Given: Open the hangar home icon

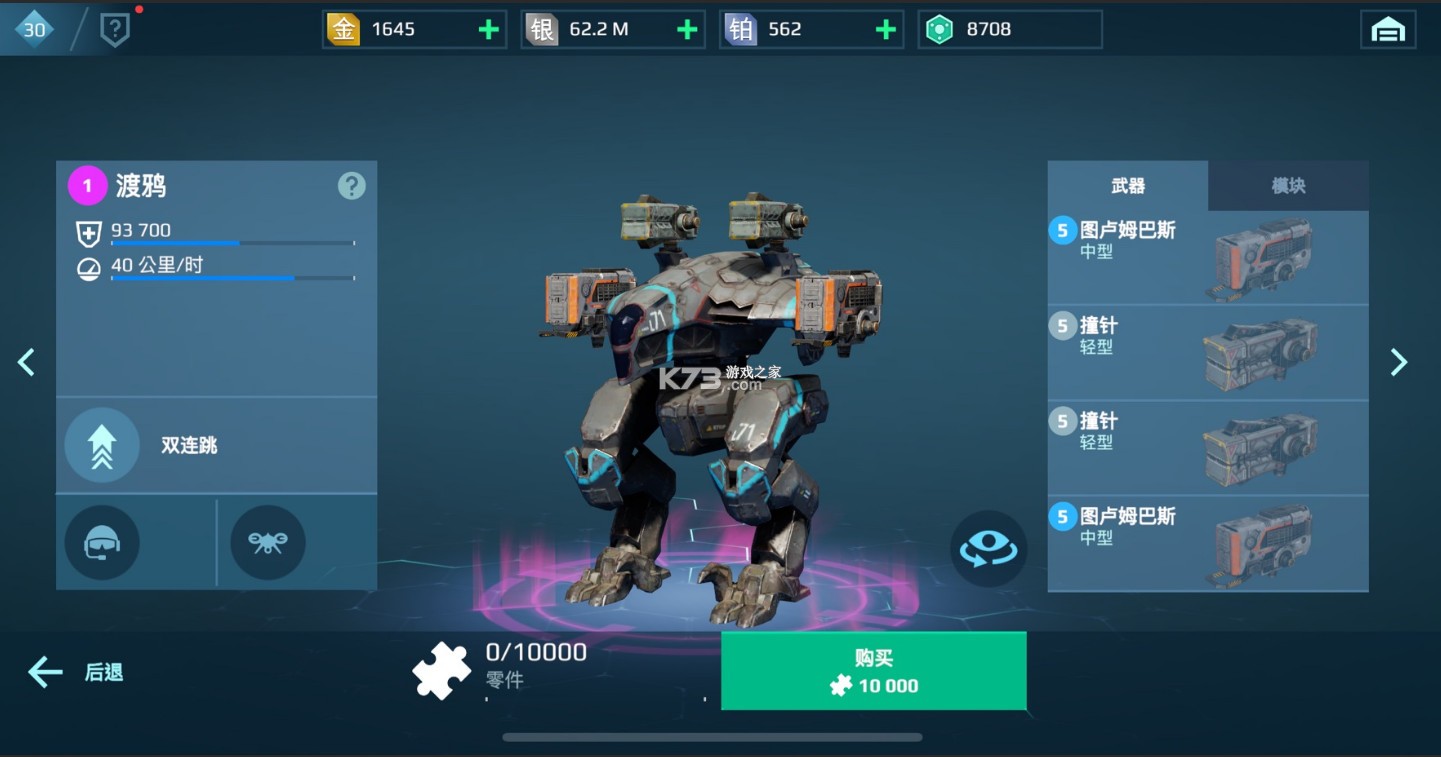Looking at the screenshot, I should (x=1388, y=30).
